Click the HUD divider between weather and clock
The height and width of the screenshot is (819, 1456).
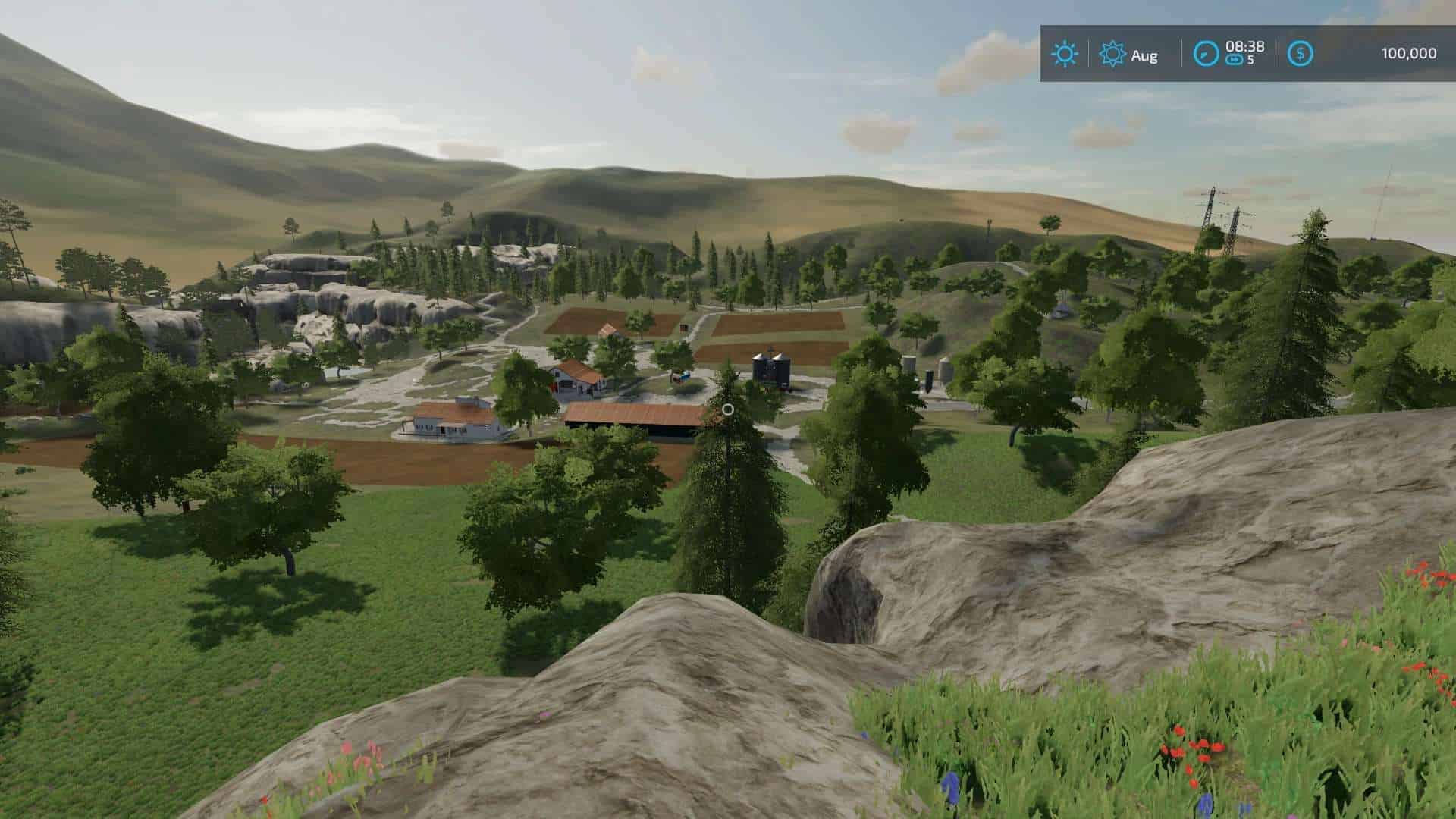(x=1181, y=53)
